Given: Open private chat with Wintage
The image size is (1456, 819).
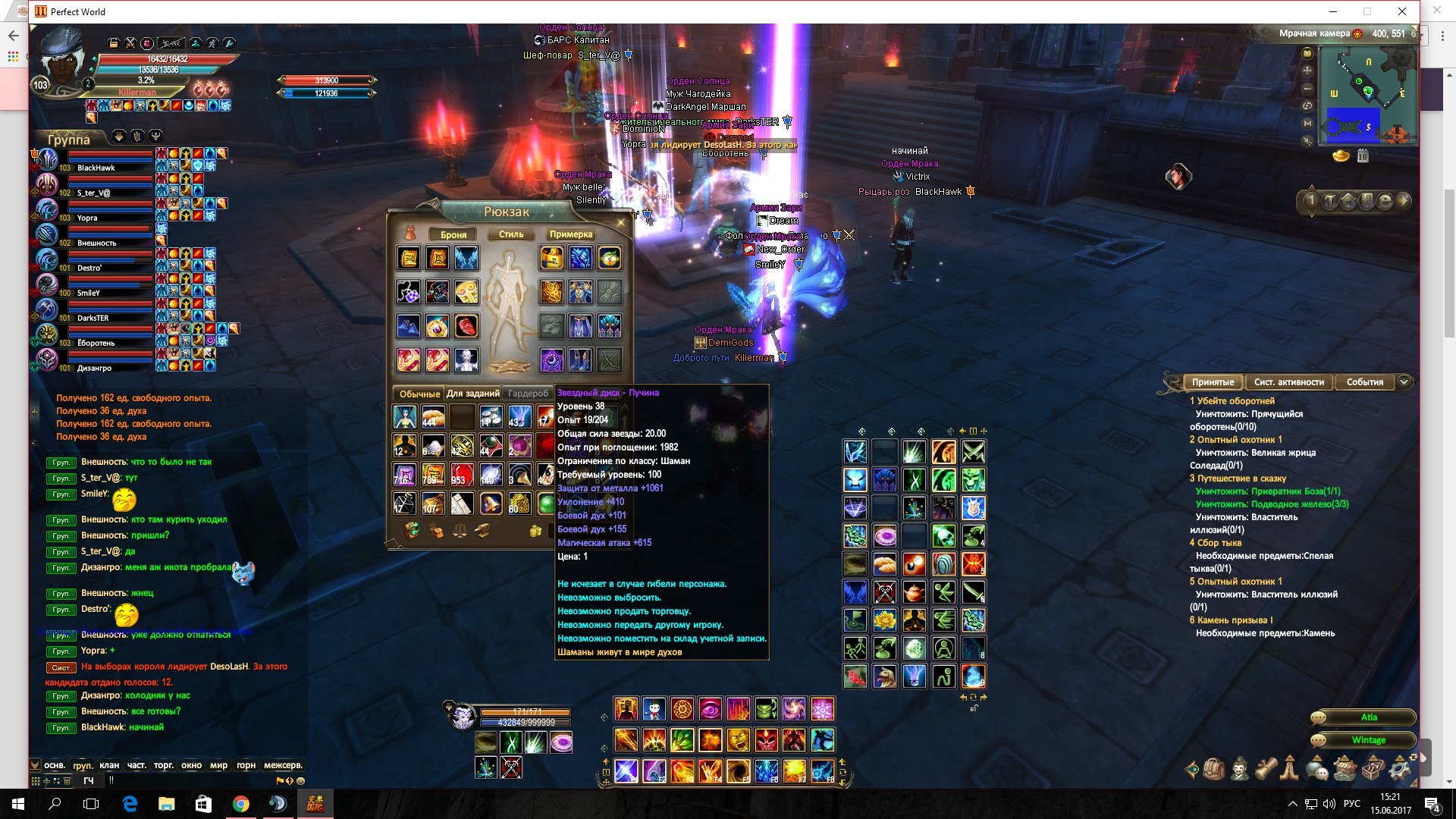Looking at the screenshot, I should (1368, 740).
